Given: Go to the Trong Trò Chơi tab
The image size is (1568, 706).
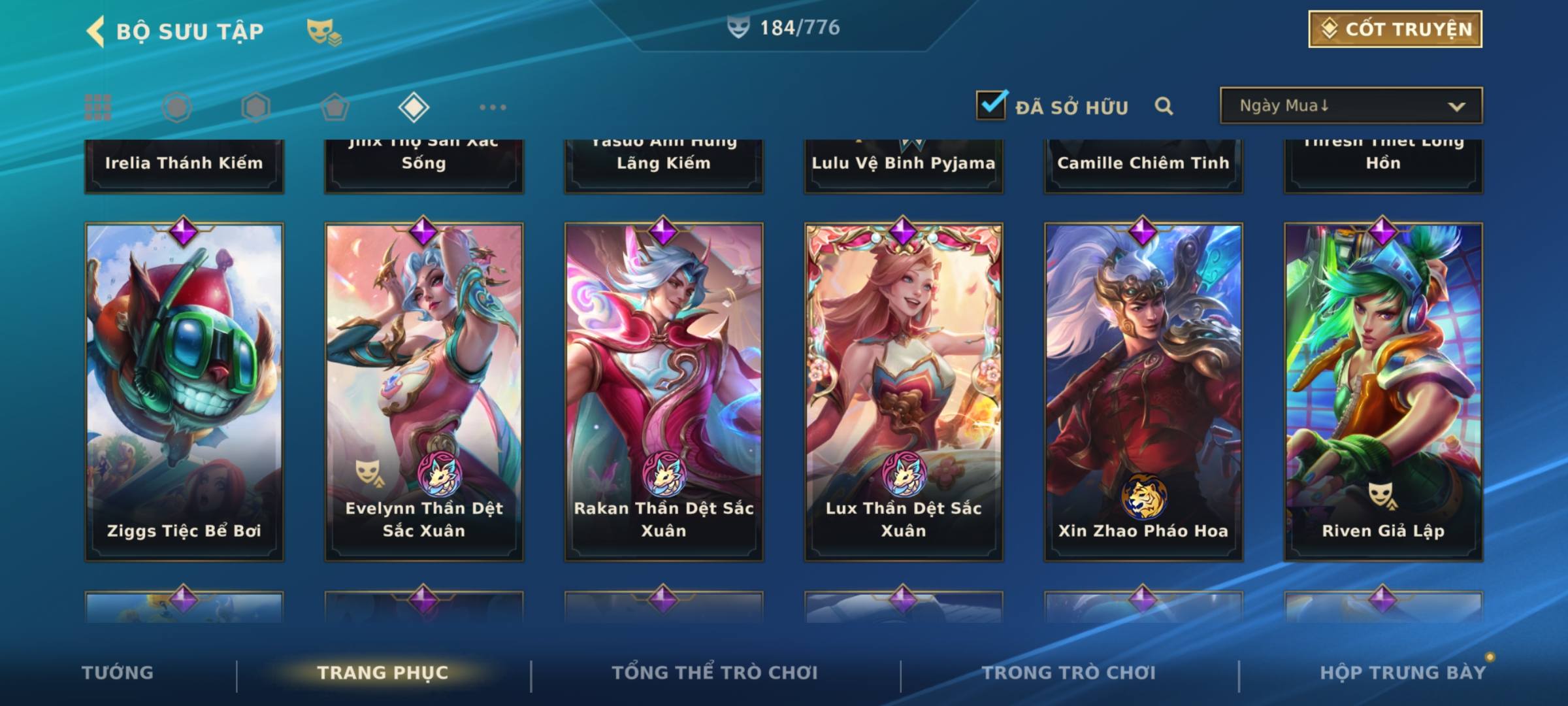Looking at the screenshot, I should coord(1069,673).
